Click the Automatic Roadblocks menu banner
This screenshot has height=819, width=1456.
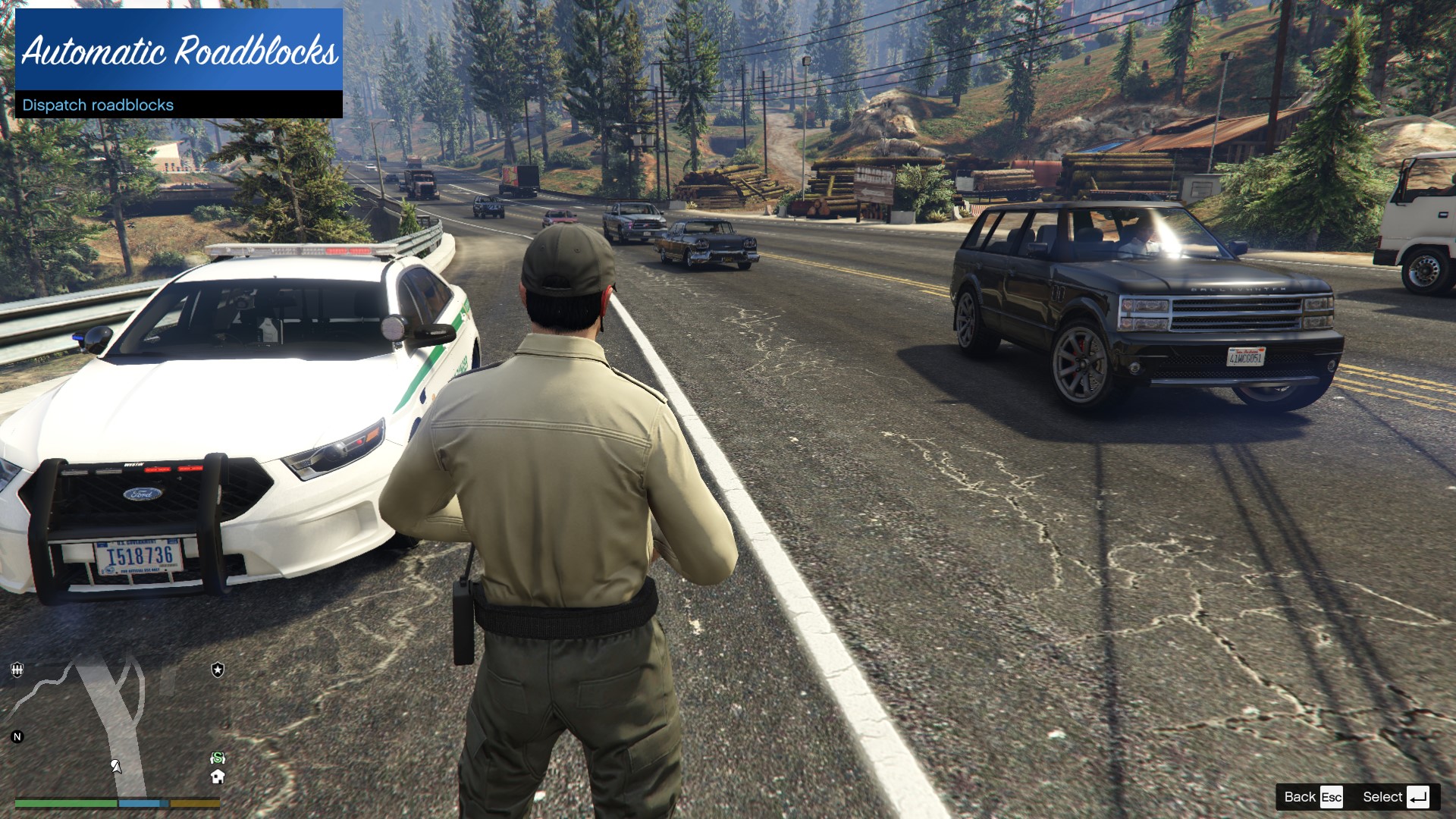179,50
